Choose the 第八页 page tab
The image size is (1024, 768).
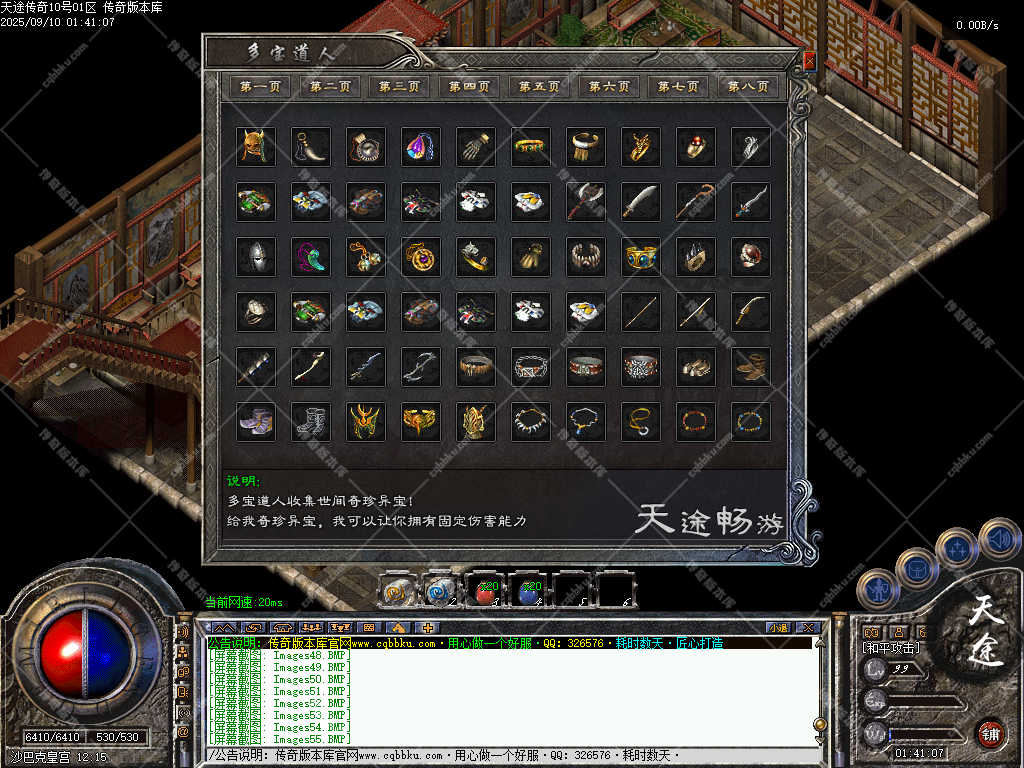pyautogui.click(x=748, y=87)
